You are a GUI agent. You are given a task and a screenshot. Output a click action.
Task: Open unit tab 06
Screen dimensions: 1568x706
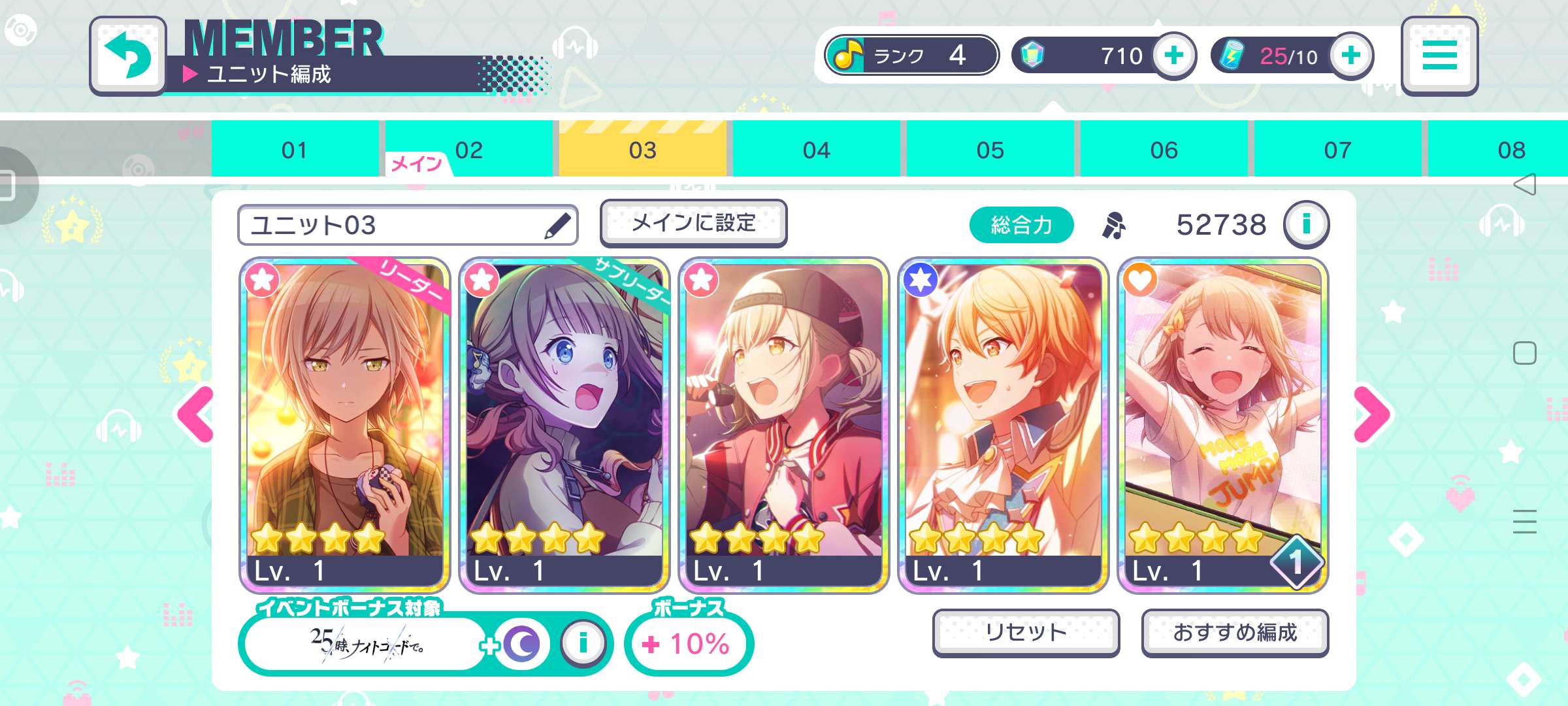point(1164,150)
